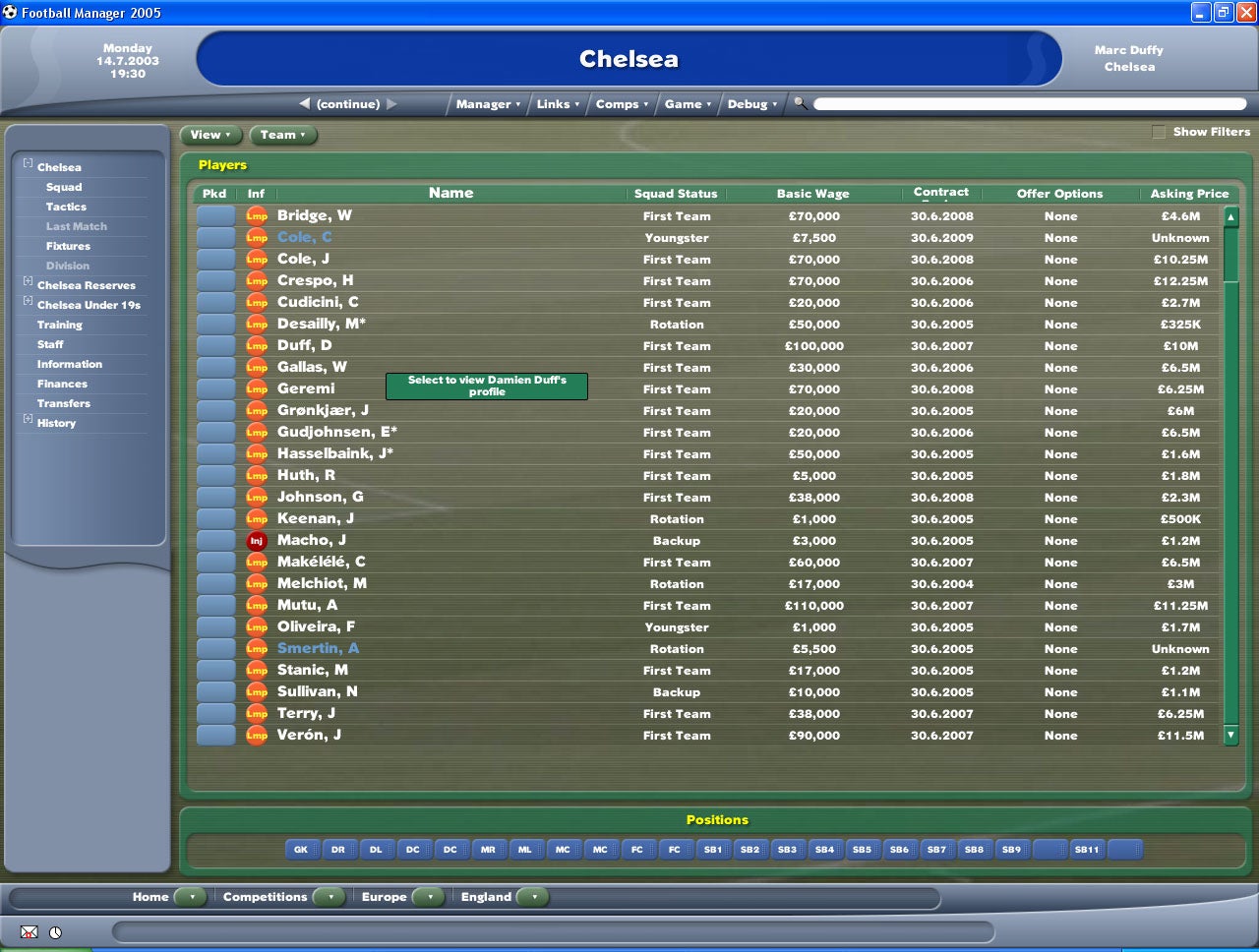Toggle the Pkd box for Mutu, A
The width and height of the screenshot is (1259, 952).
[x=215, y=605]
